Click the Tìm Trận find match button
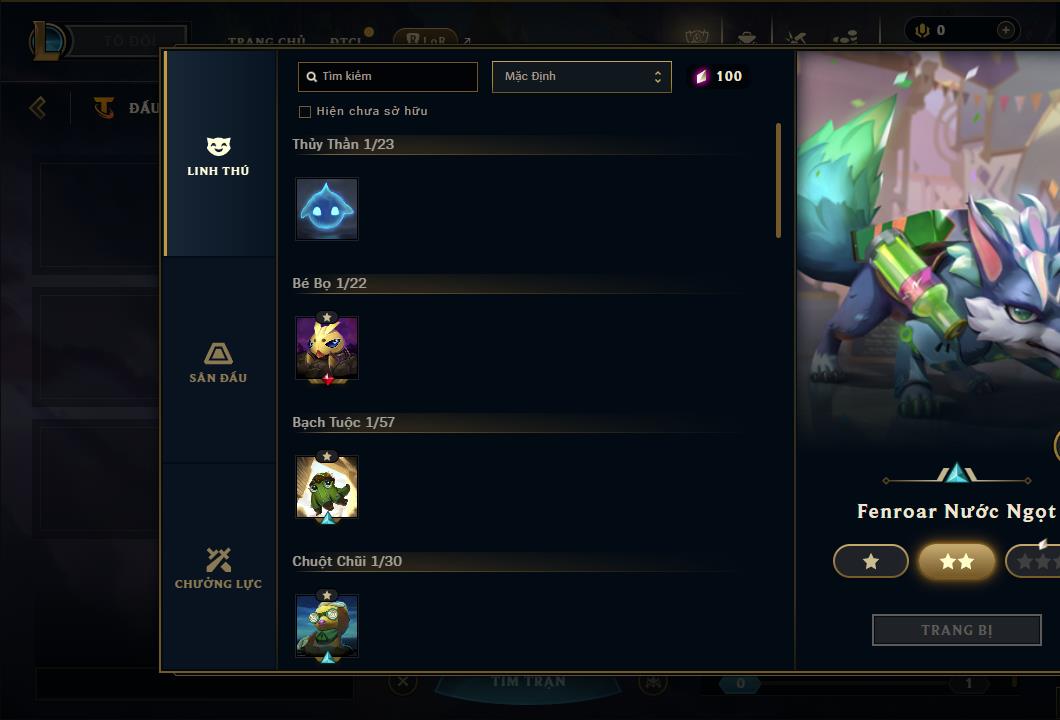The height and width of the screenshot is (720, 1060). pyautogui.click(x=529, y=683)
